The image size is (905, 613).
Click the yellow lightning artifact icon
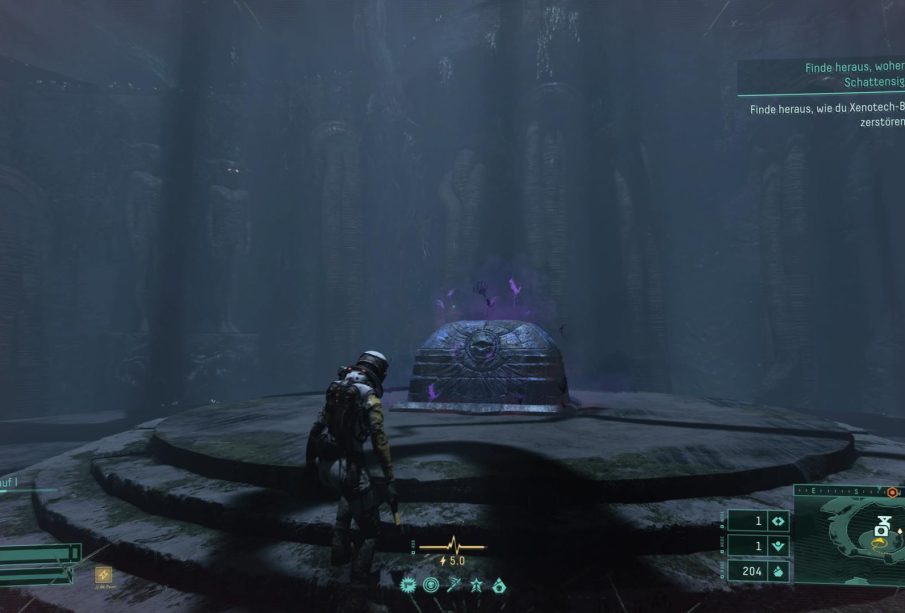pos(103,575)
